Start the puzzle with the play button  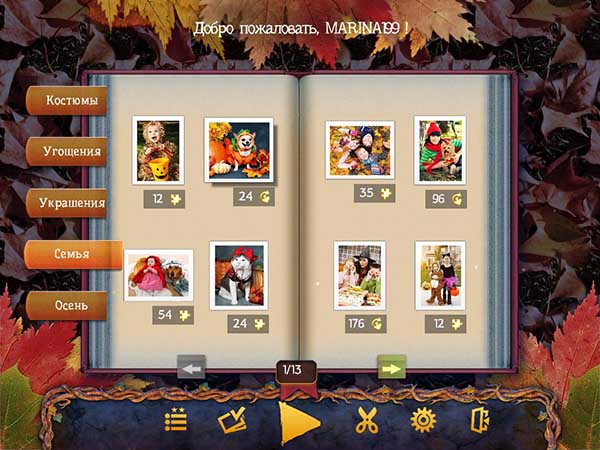pyautogui.click(x=298, y=421)
